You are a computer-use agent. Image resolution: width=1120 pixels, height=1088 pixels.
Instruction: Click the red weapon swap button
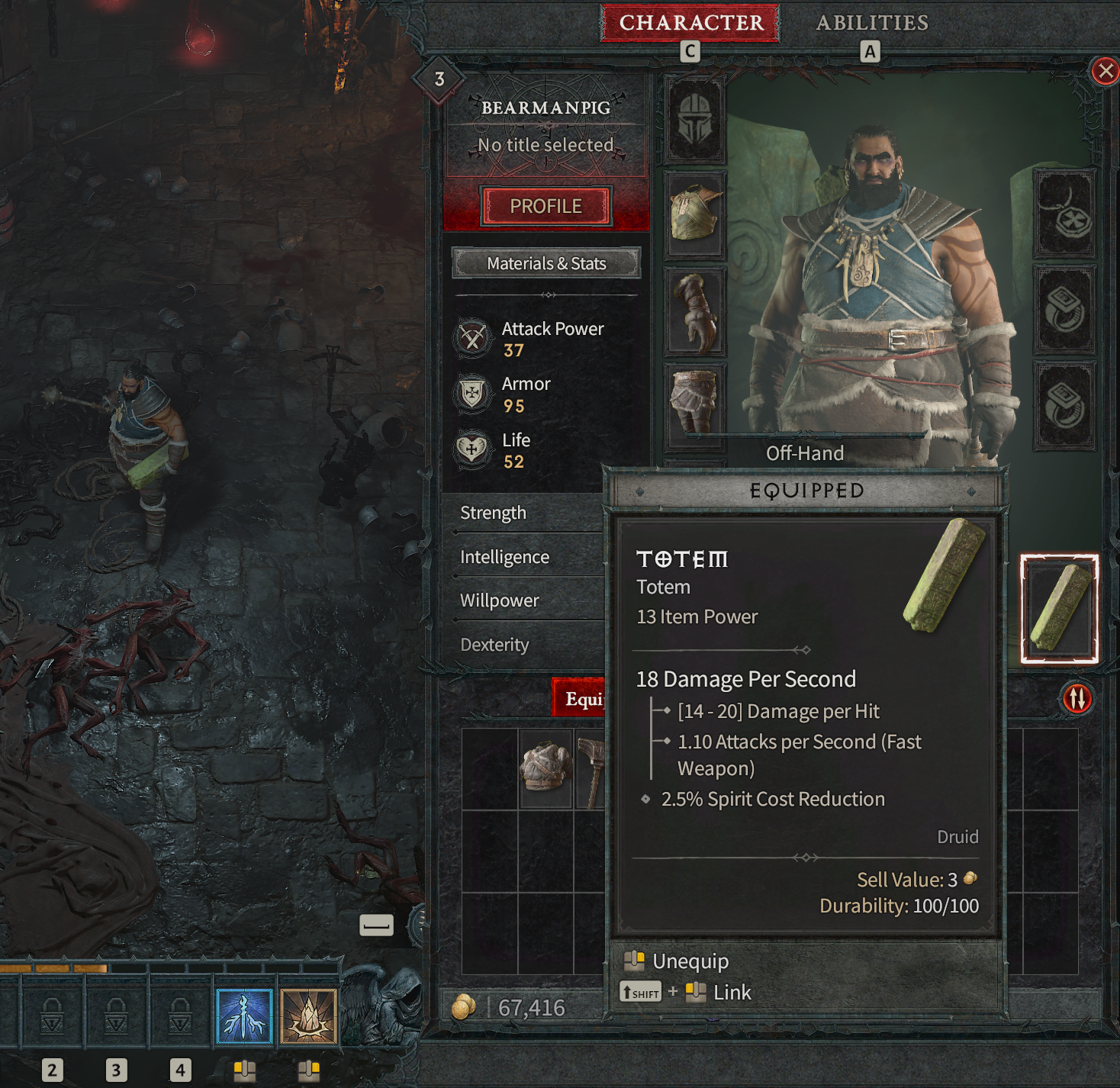click(1077, 698)
